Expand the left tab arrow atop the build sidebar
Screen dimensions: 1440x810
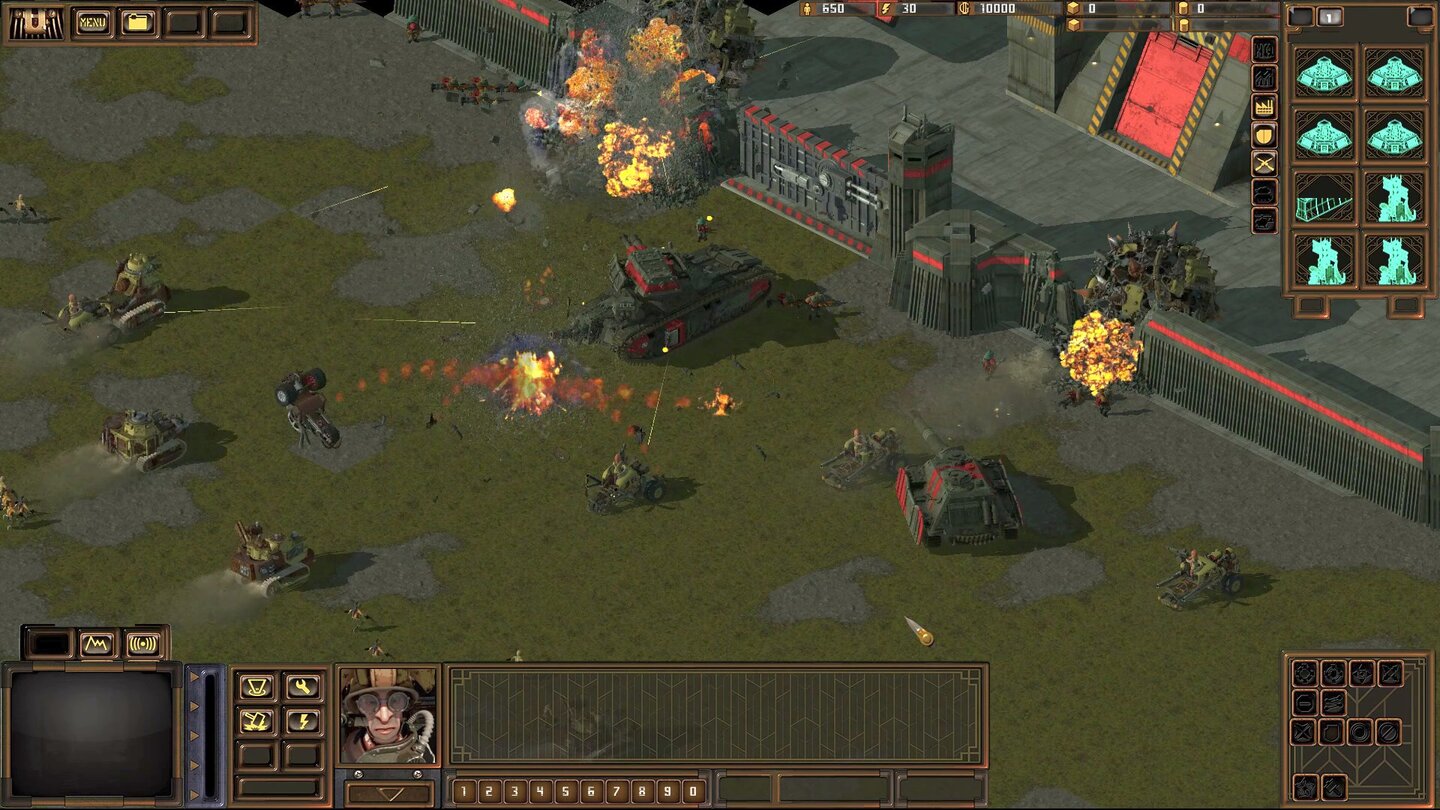pos(1301,17)
